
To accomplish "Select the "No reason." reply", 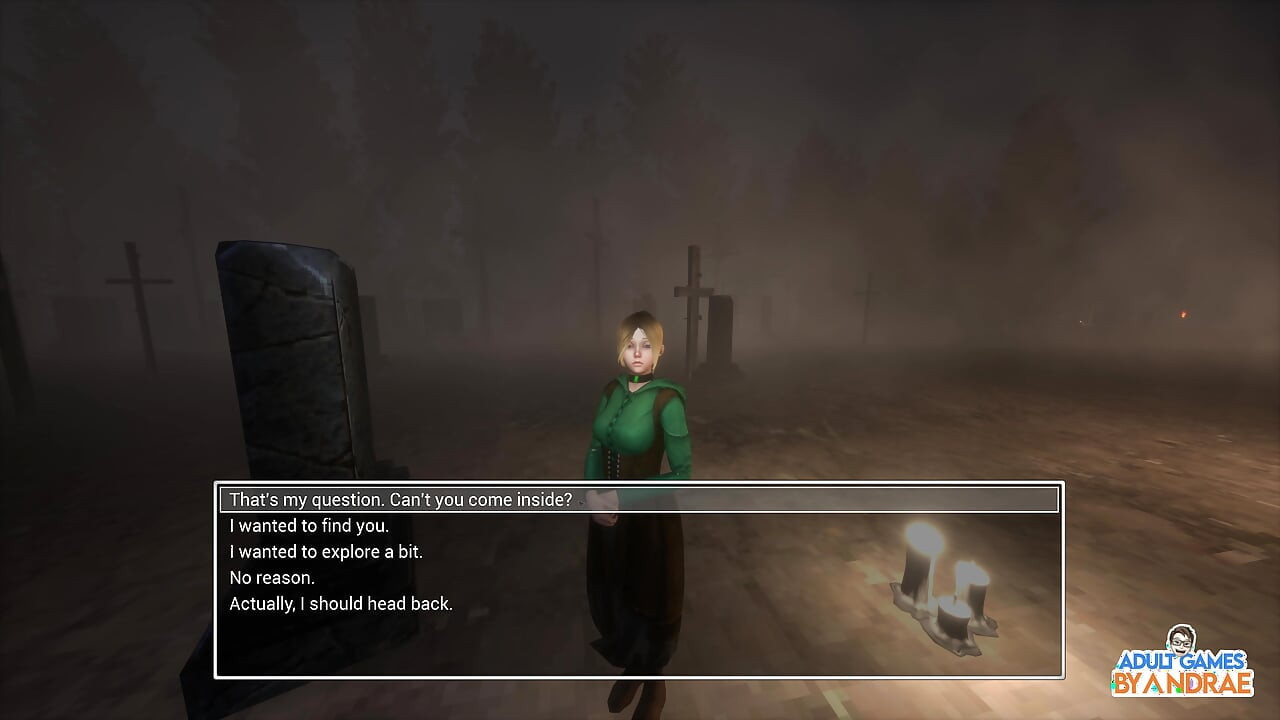I will point(270,577).
